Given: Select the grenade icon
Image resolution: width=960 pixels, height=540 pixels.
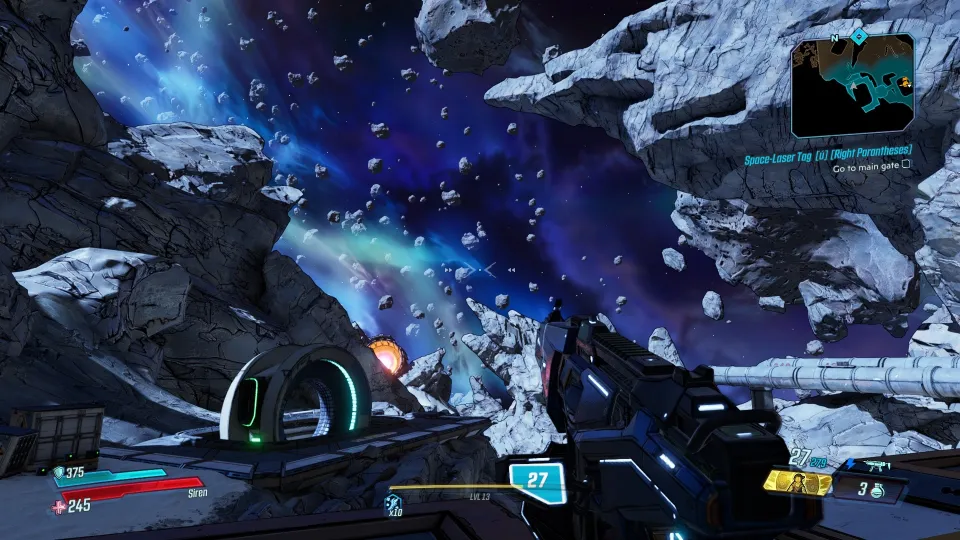Looking at the screenshot, I should tap(878, 490).
